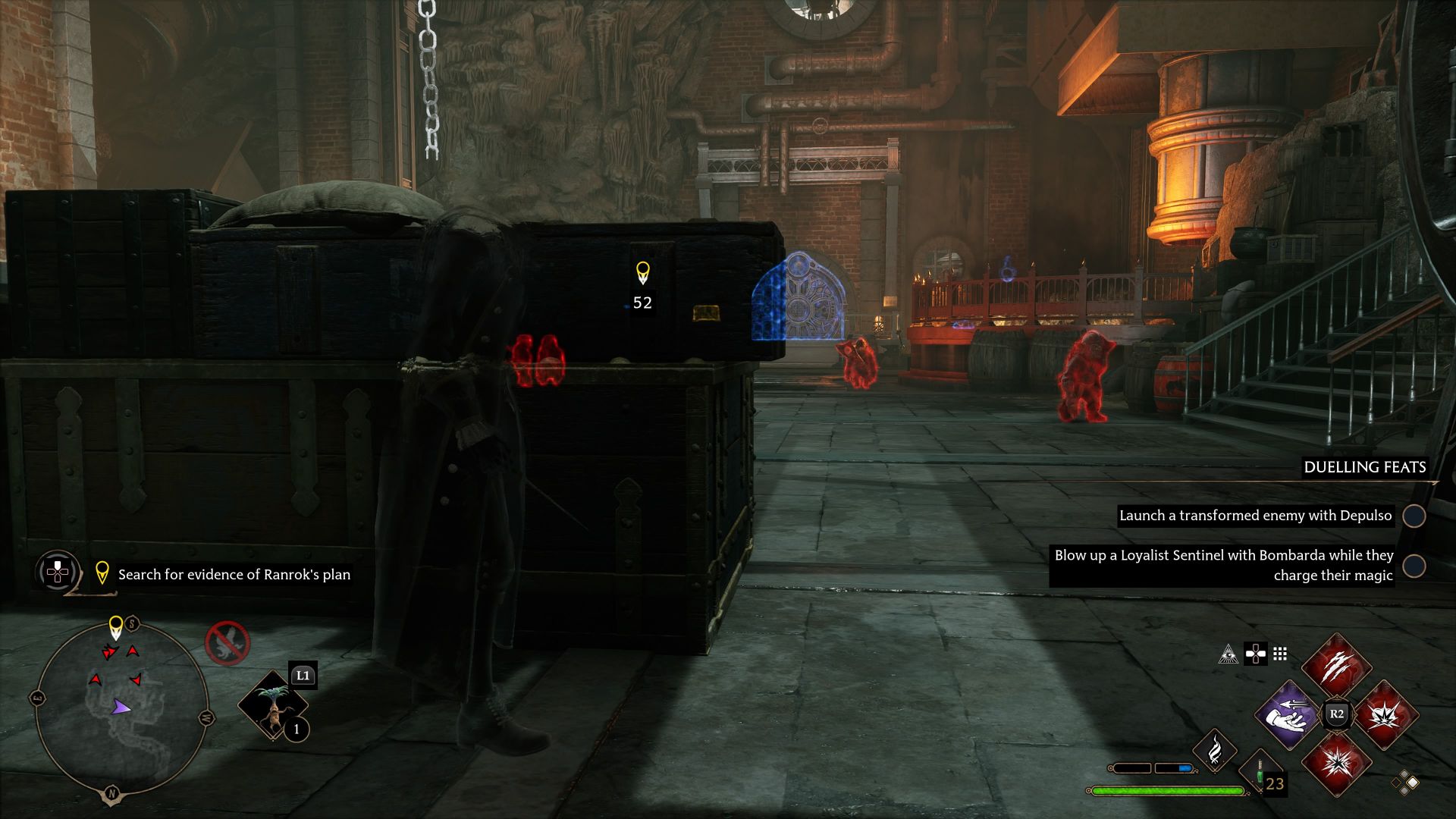Image resolution: width=1456 pixels, height=819 pixels.
Task: Select the Blow up Loyalist Sentinel feat
Action: pyautogui.click(x=1222, y=566)
